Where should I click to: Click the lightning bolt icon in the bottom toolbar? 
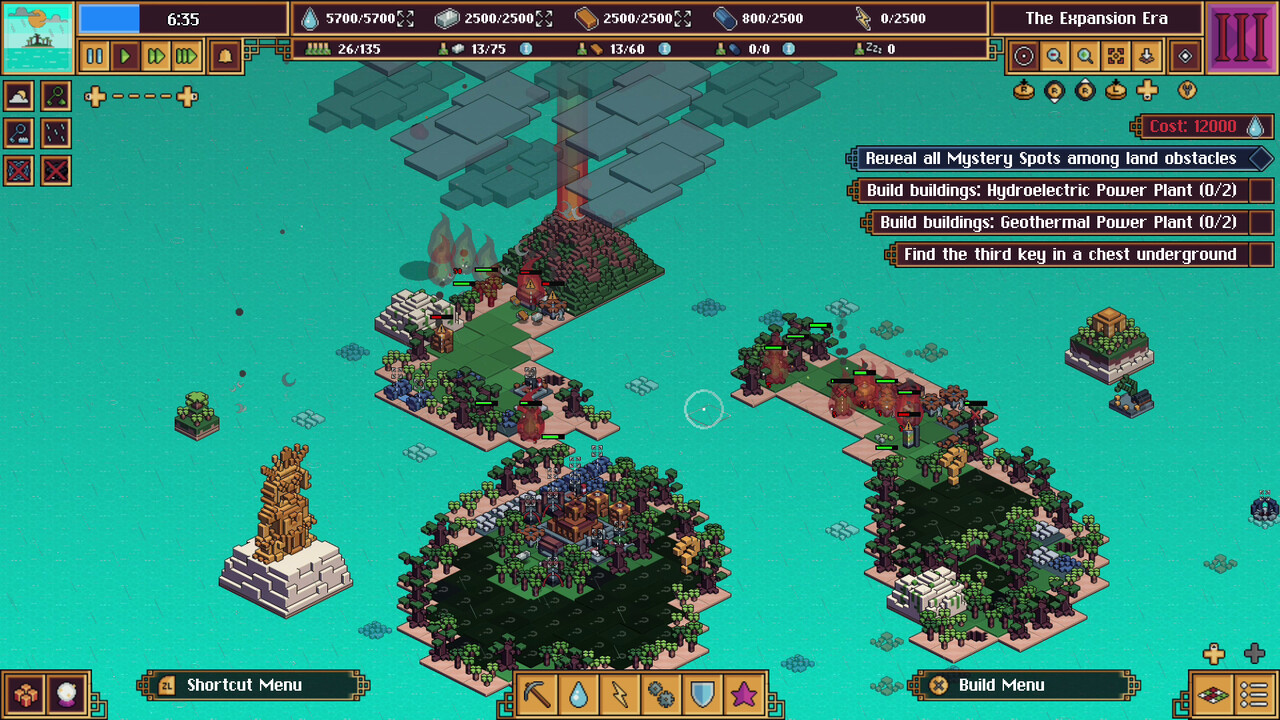(620, 692)
